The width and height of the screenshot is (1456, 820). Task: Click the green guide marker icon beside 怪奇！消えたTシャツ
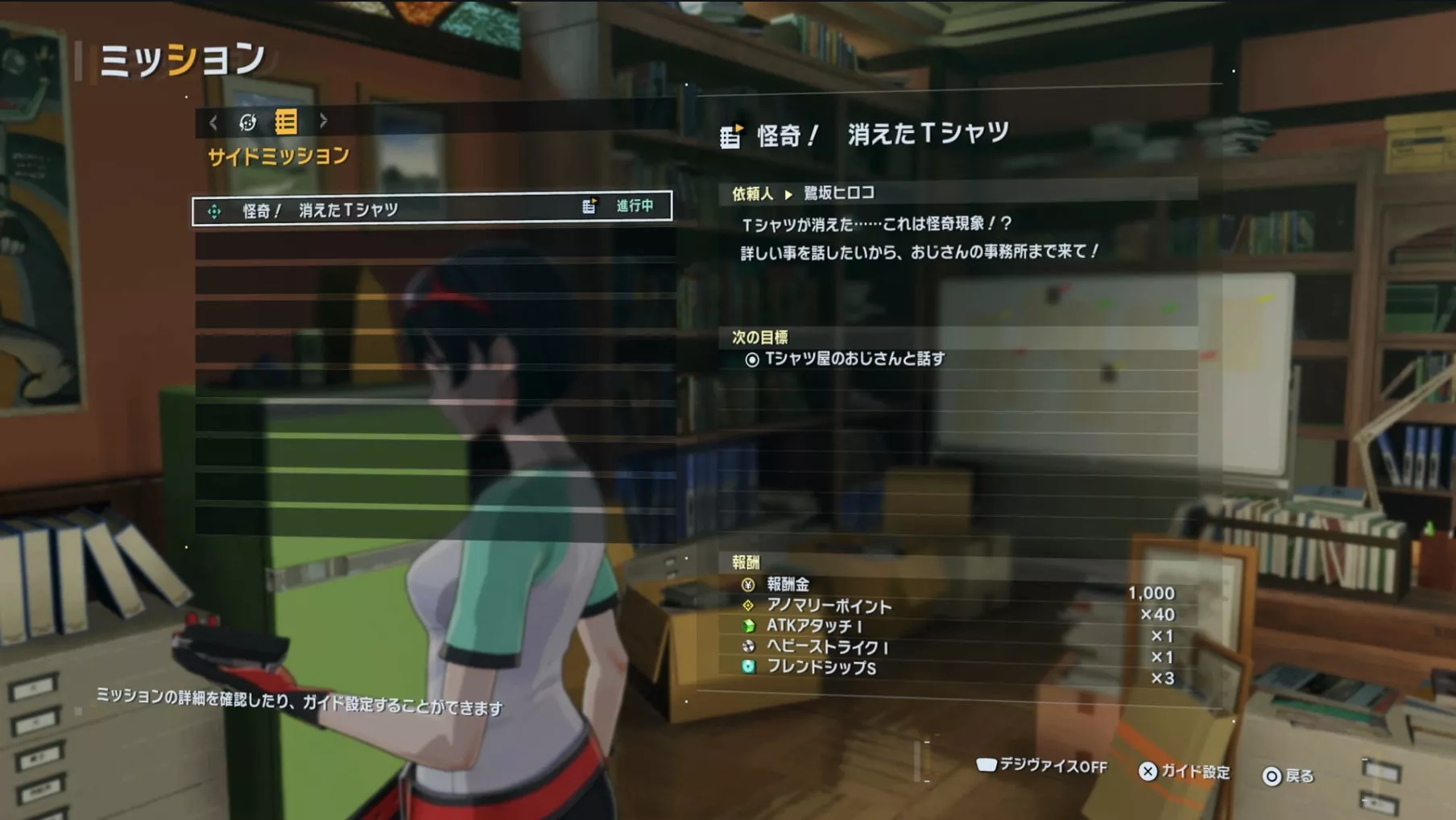[213, 207]
